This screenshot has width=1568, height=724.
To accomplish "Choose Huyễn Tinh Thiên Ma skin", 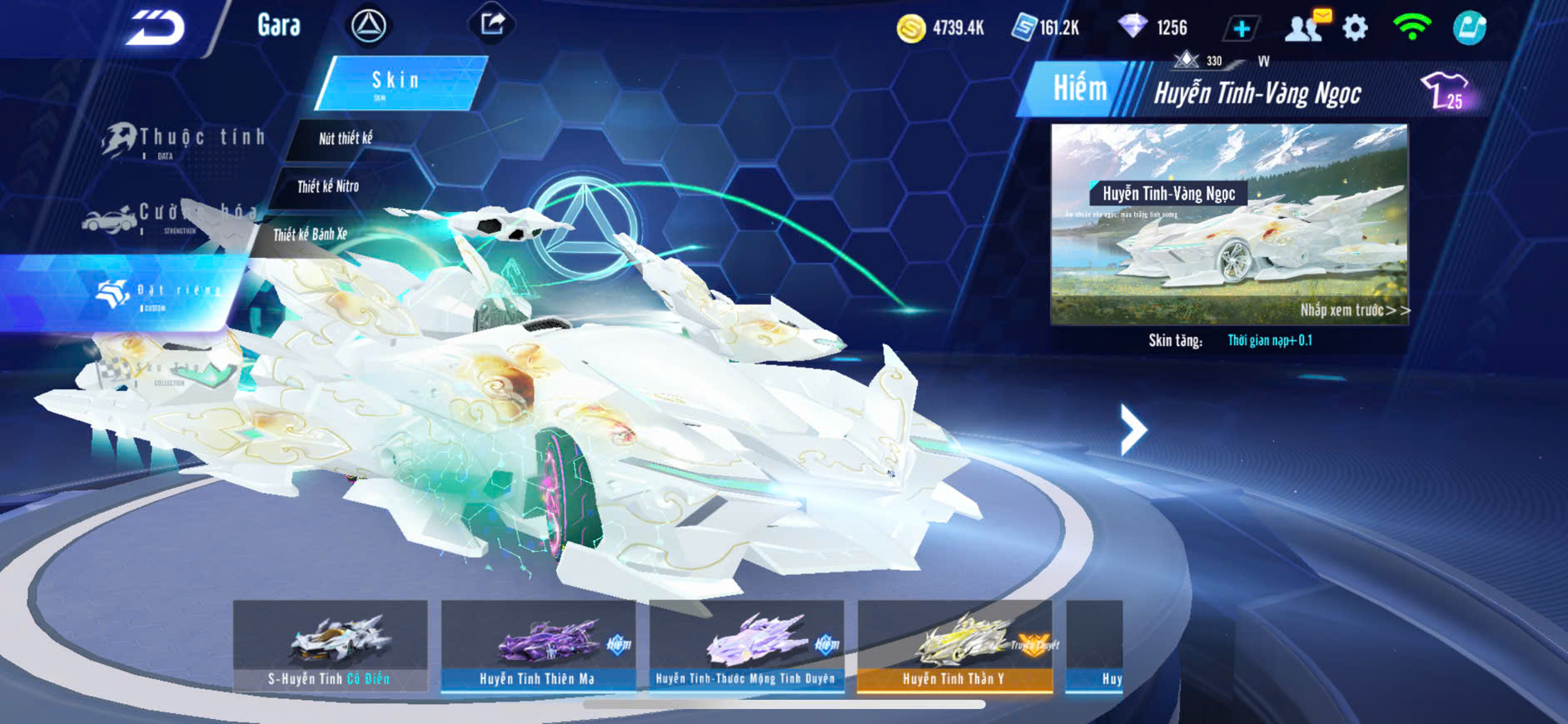I will (538, 646).
